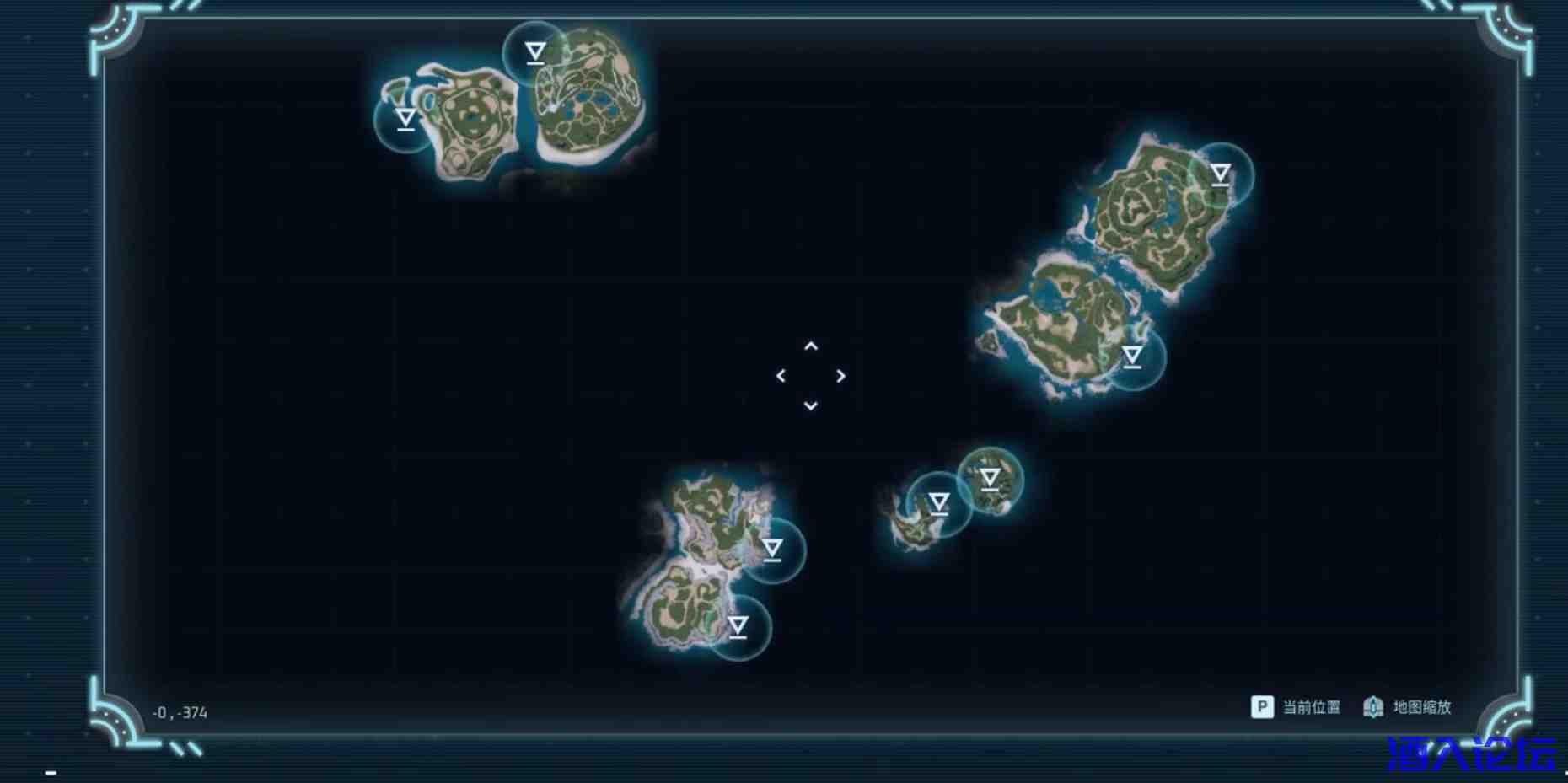Select the fast travel point at the southern island's bottom tip
Screen dimensions: 1568x783
[738, 627]
